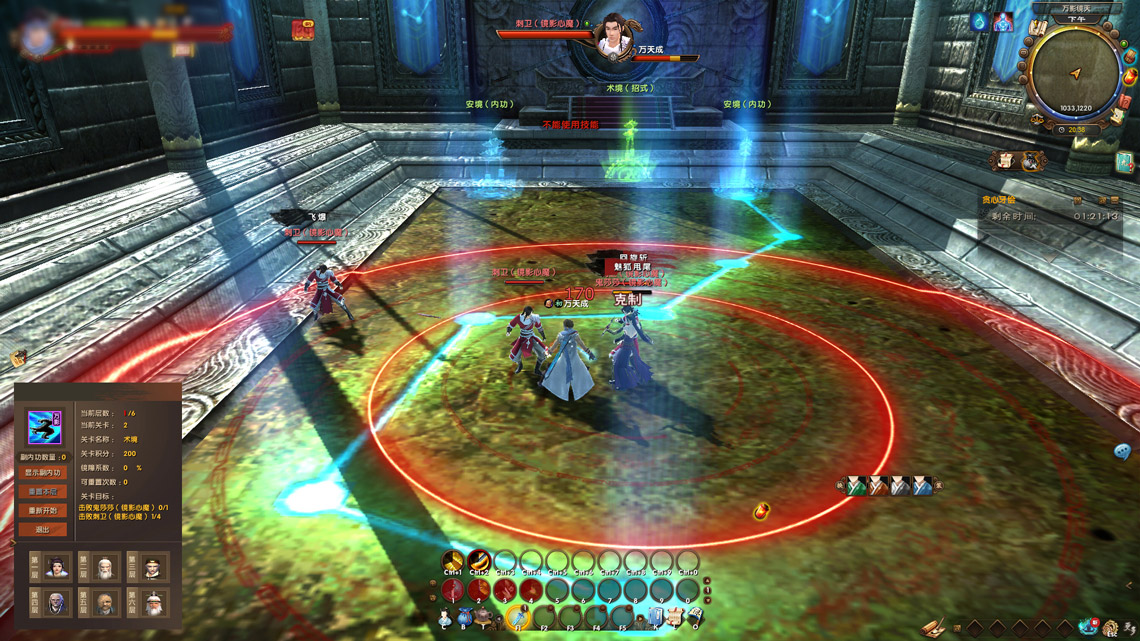1140x641 pixels.
Task: Select the 第六层 floor portrait
Action: click(153, 603)
